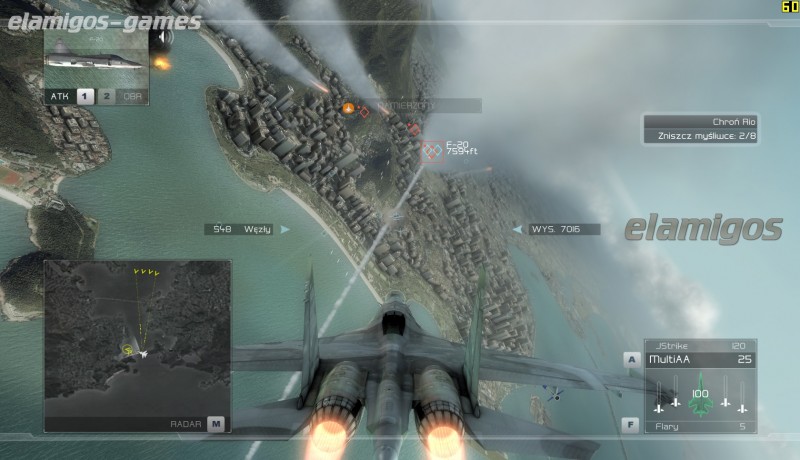Select the JStrike weapon row
The image size is (800, 460).
click(x=700, y=345)
